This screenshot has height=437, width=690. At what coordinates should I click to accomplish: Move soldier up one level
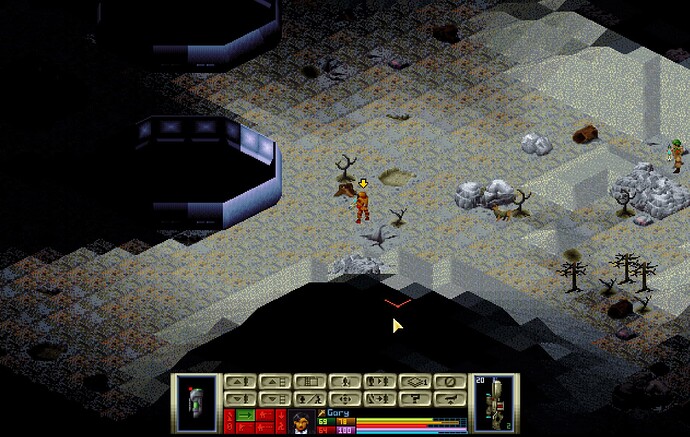click(238, 381)
